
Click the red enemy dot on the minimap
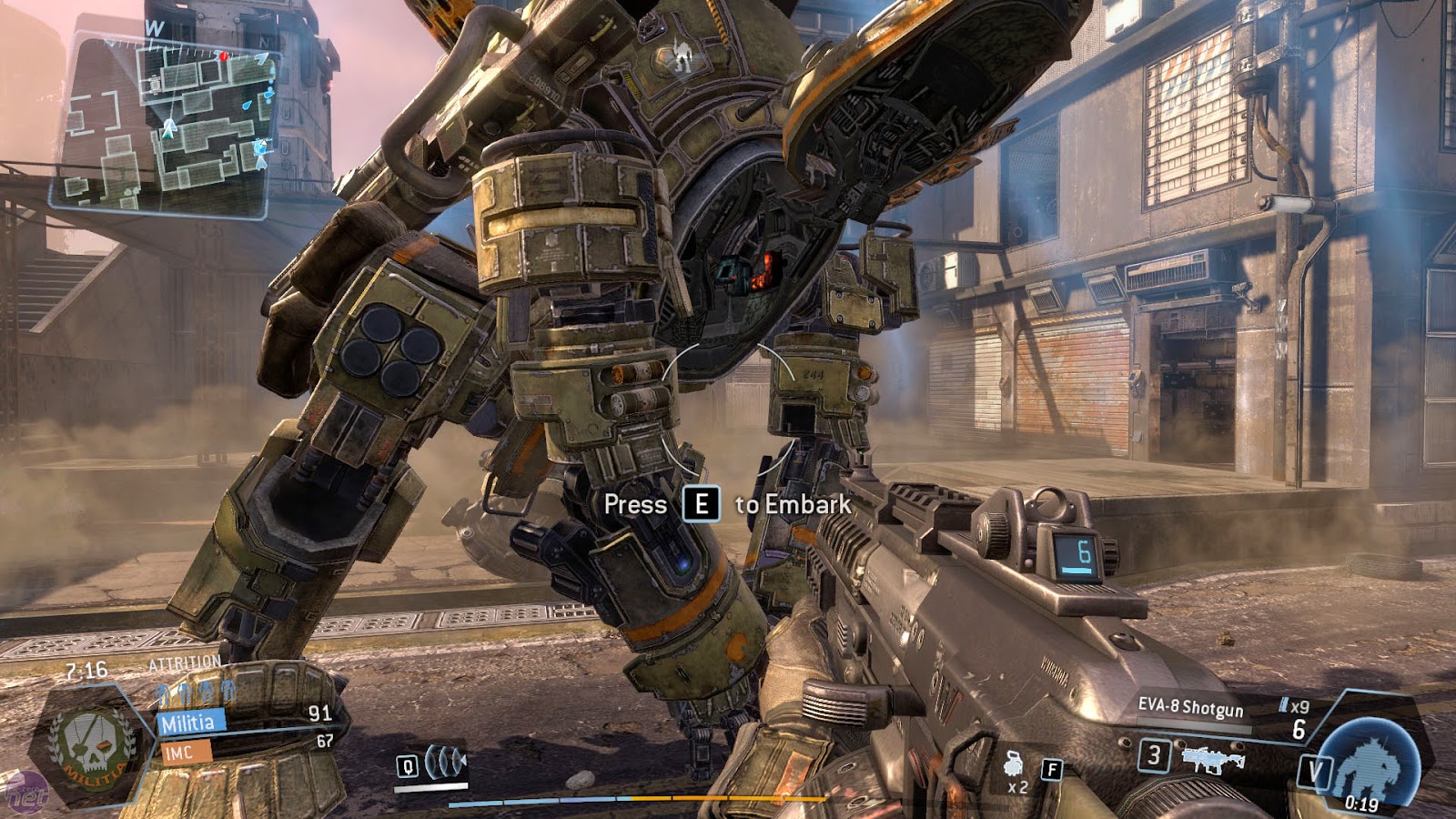click(x=223, y=56)
